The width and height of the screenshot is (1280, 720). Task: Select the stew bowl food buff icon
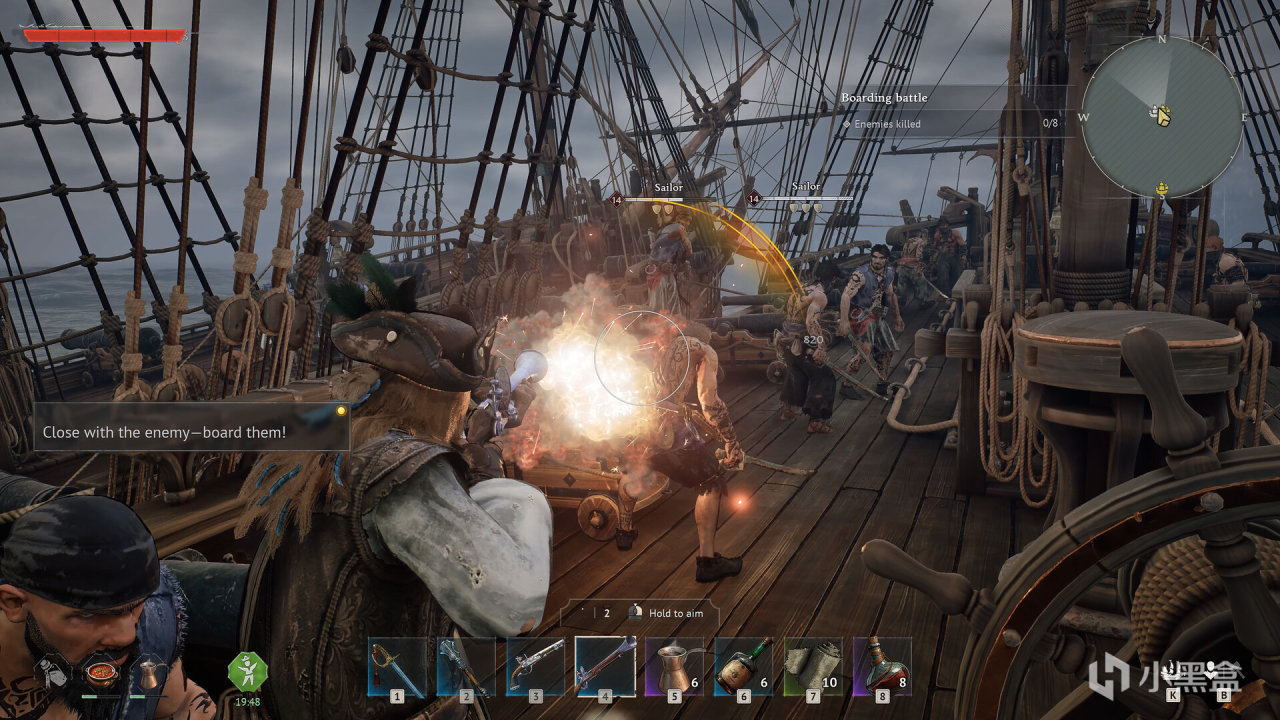[103, 673]
